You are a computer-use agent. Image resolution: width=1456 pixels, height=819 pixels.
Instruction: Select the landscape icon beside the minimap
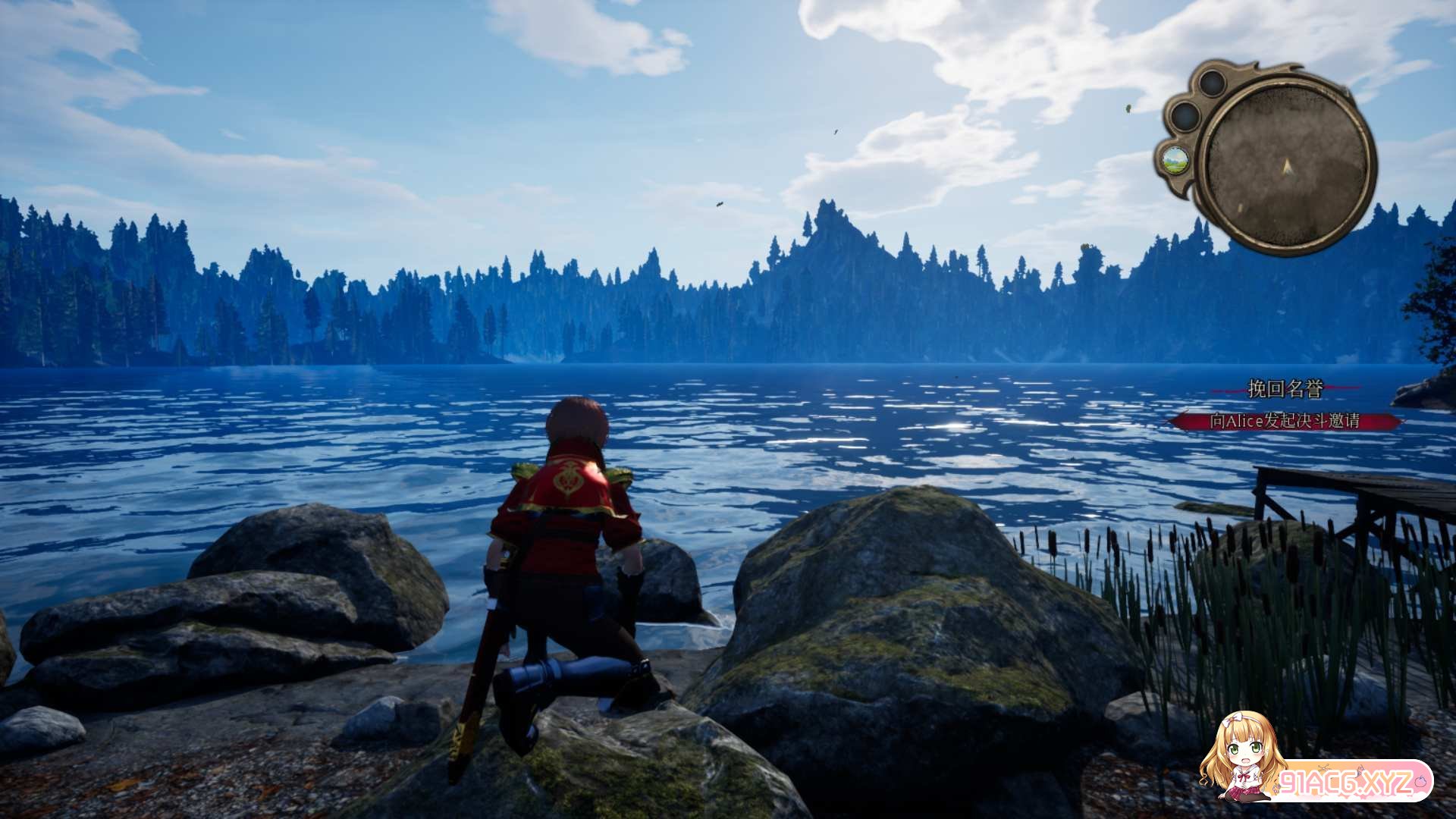click(1175, 160)
